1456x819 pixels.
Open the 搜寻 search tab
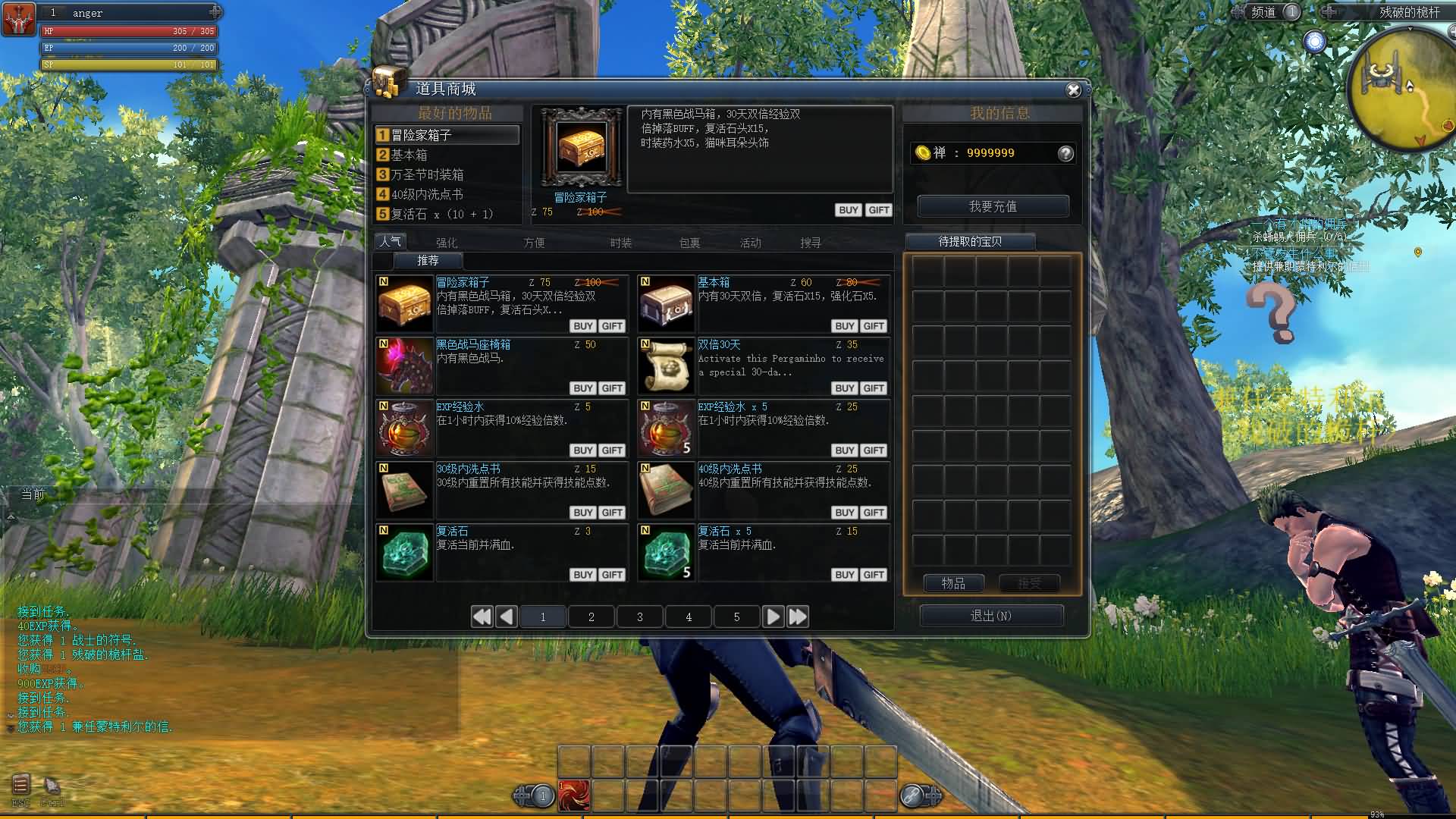tap(810, 243)
